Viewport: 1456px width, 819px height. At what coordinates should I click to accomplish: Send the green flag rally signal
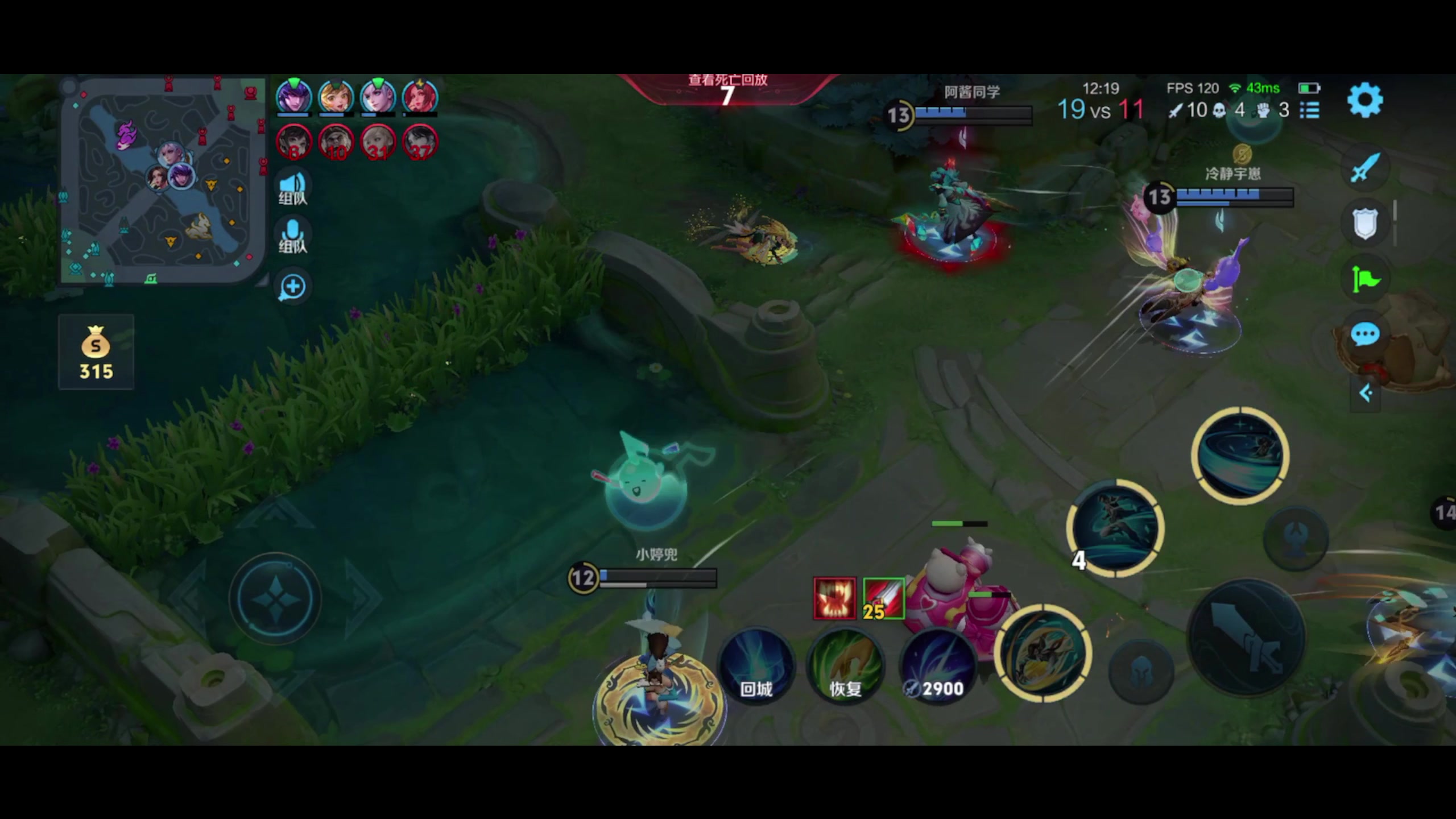tap(1364, 279)
